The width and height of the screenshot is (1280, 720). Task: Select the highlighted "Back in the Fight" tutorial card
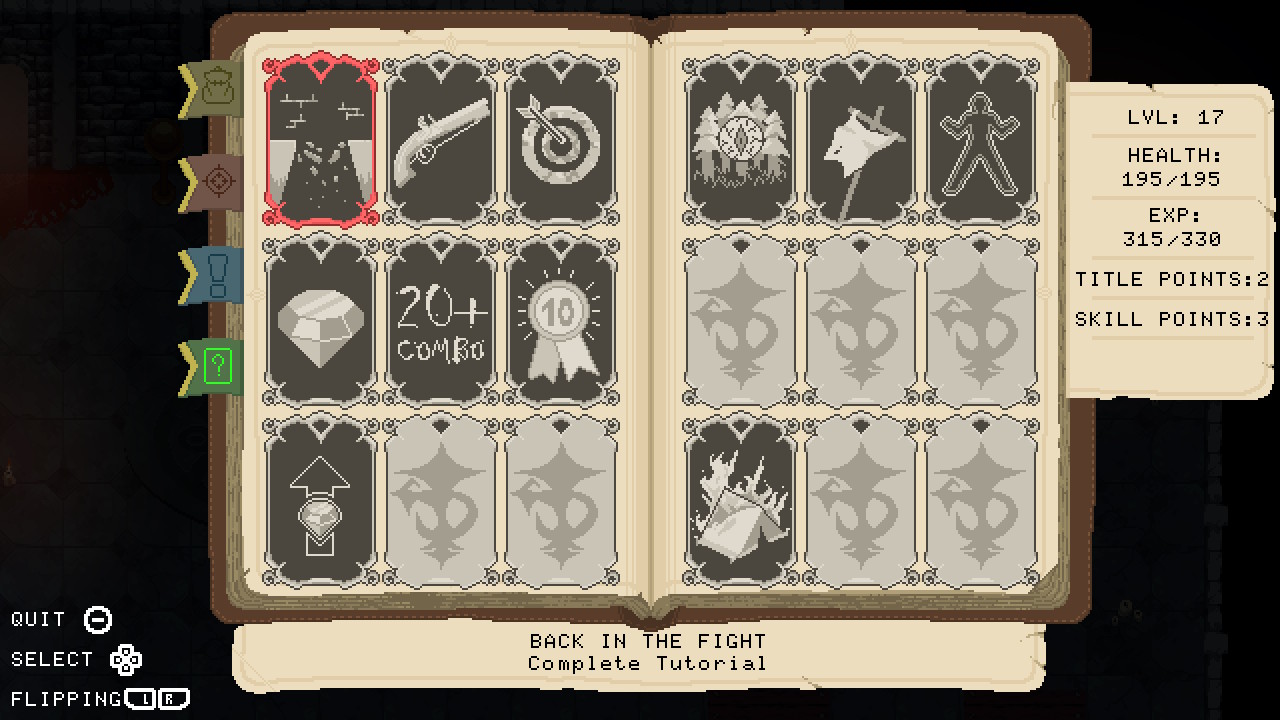(320, 140)
